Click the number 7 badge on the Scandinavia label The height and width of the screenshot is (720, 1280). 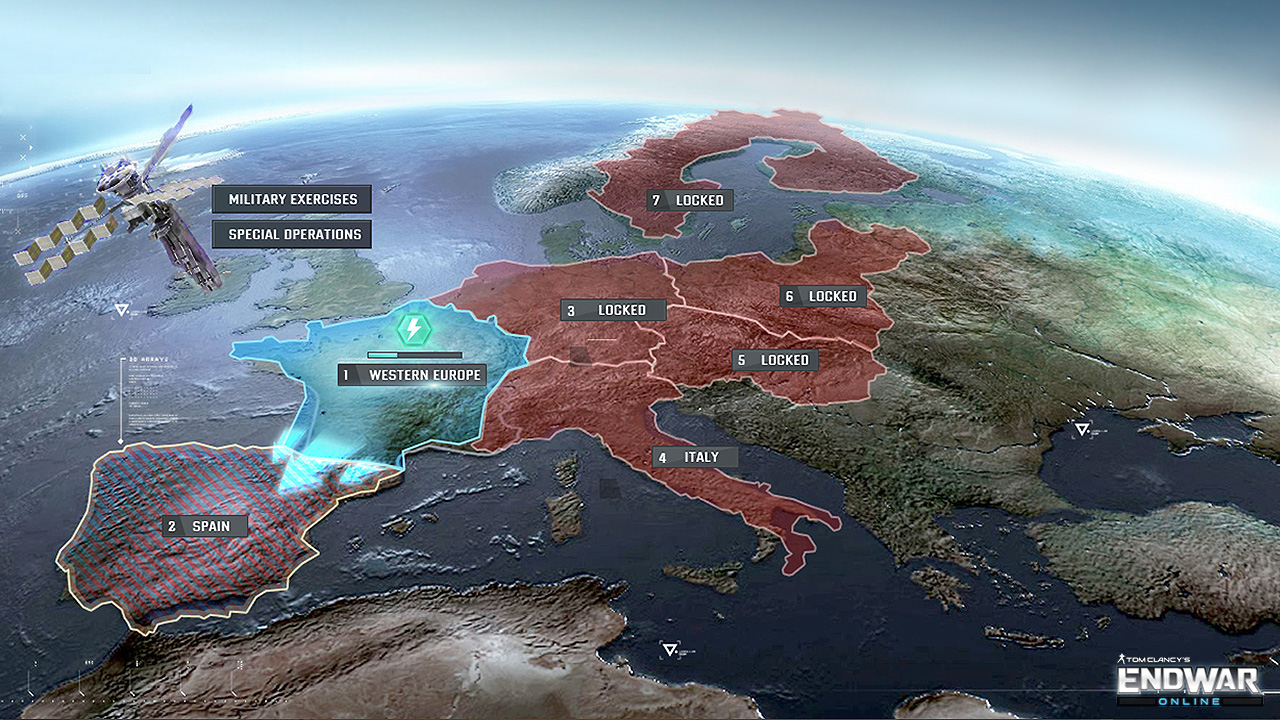pyautogui.click(x=657, y=200)
